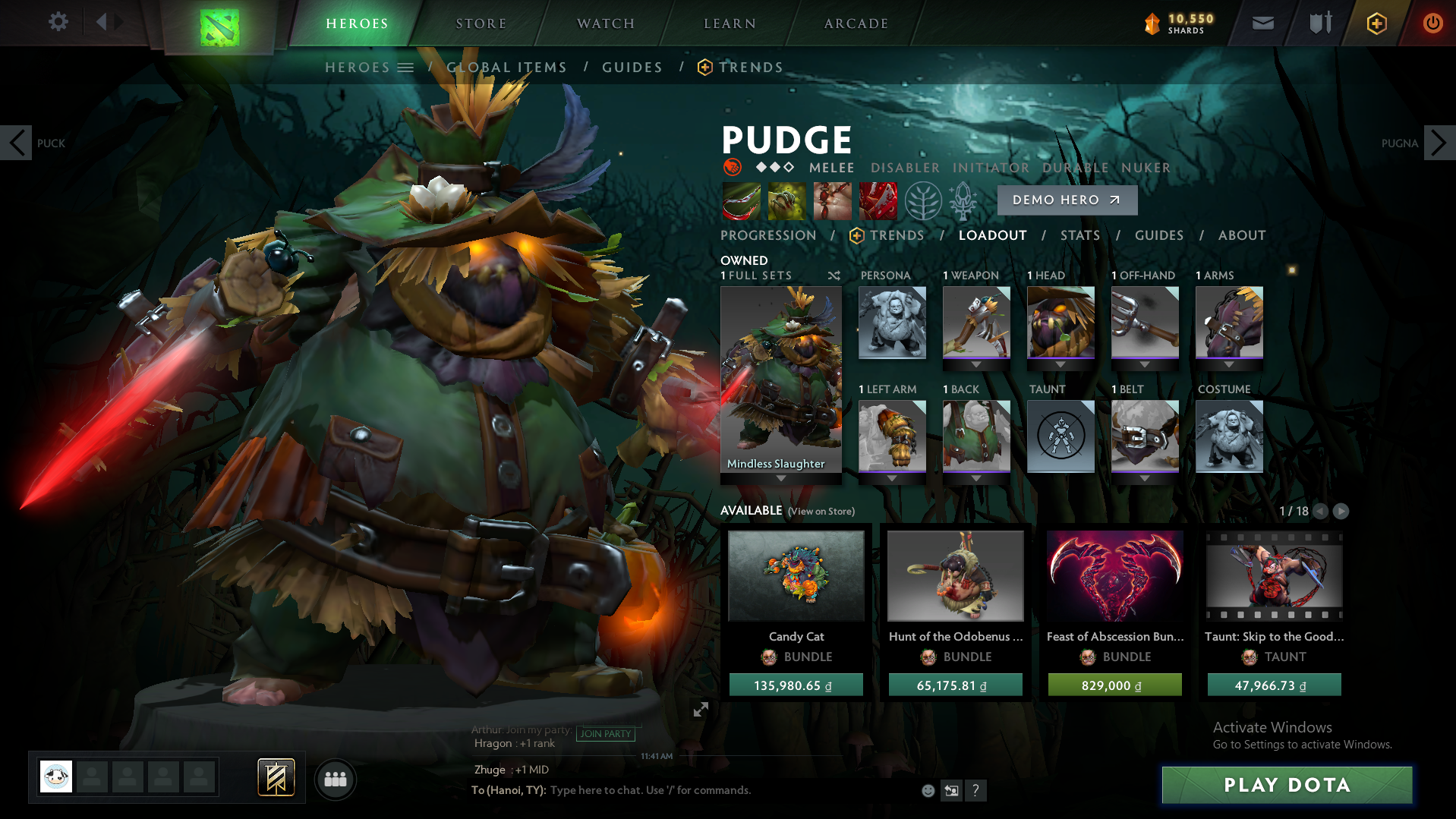Select the Candy Cat bundle thumbnail
The width and height of the screenshot is (1456, 819).
point(796,575)
